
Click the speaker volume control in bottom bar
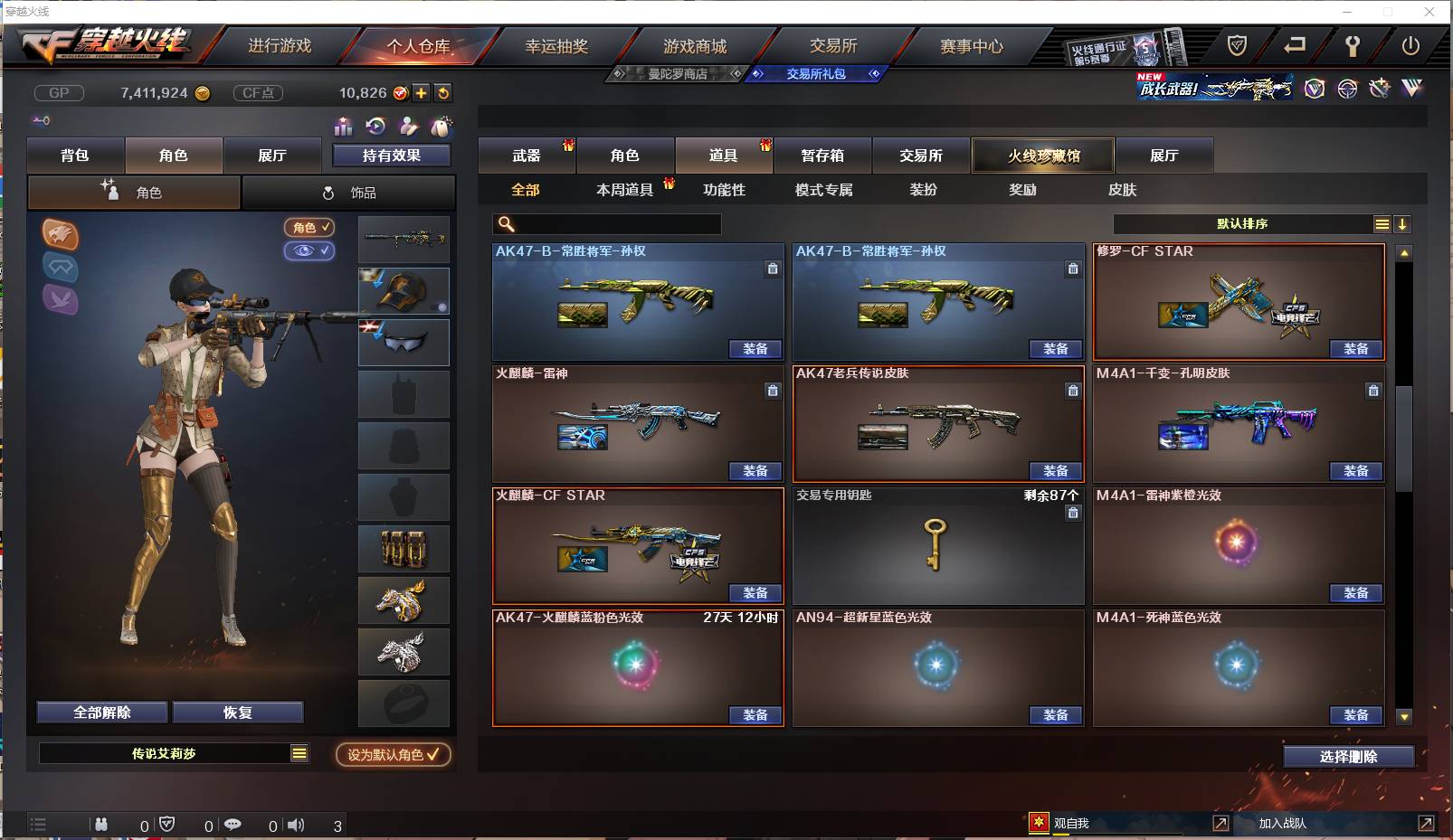coord(296,825)
